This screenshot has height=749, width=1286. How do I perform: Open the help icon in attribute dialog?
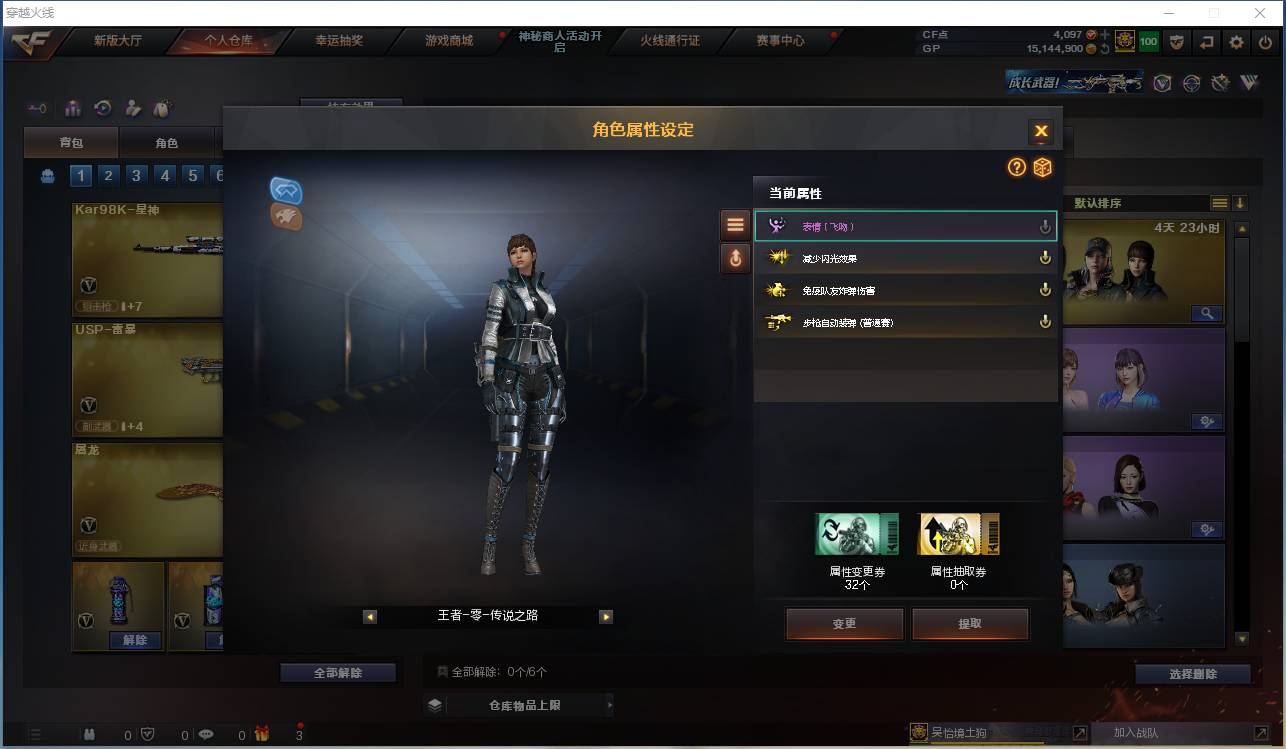(x=1016, y=168)
